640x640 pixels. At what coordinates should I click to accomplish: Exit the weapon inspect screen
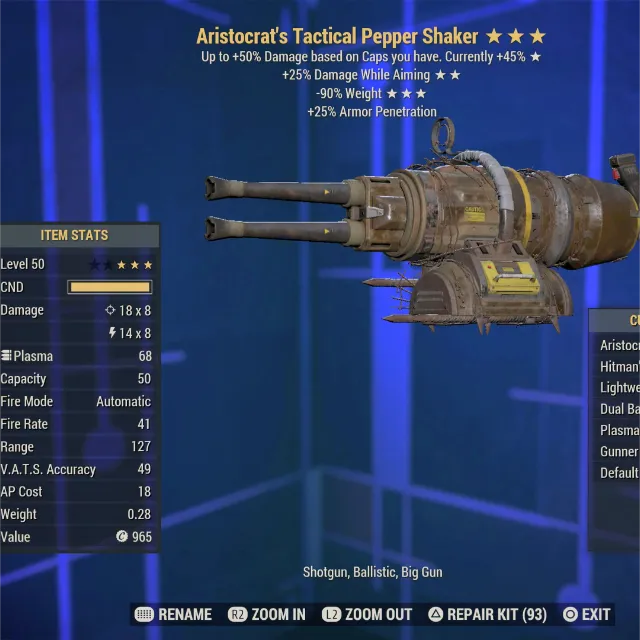tap(587, 614)
